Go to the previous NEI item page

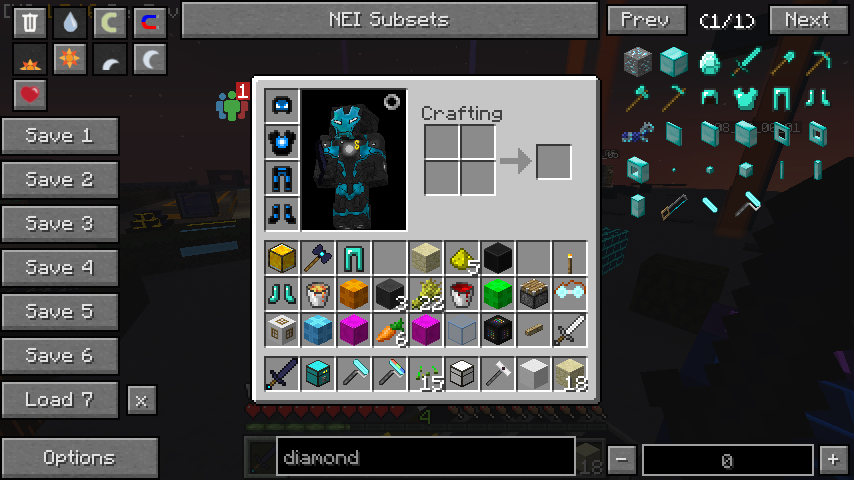(x=645, y=20)
